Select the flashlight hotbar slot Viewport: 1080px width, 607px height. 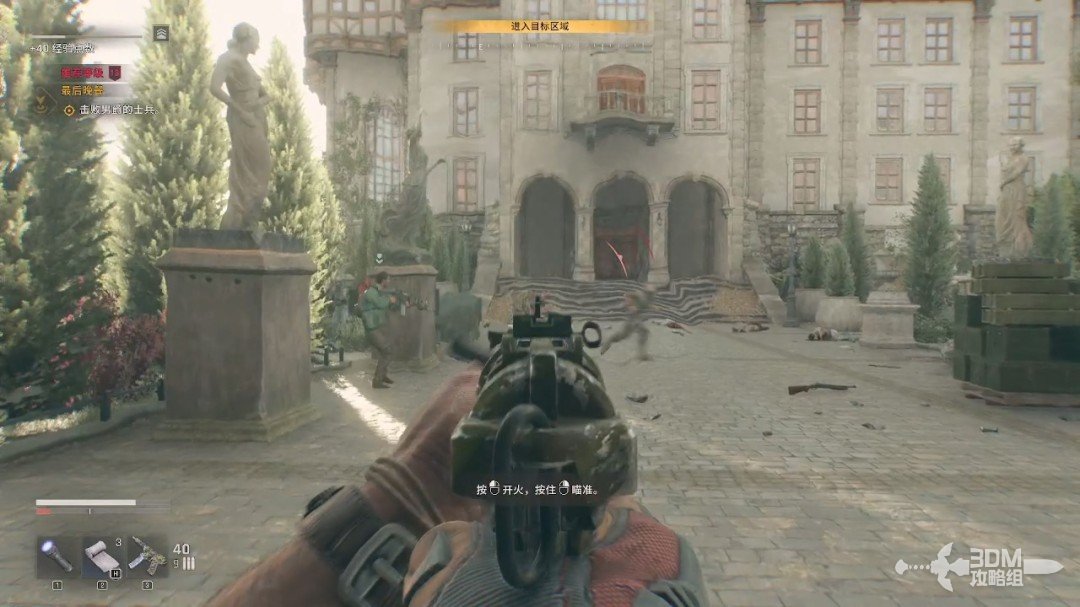[57, 557]
